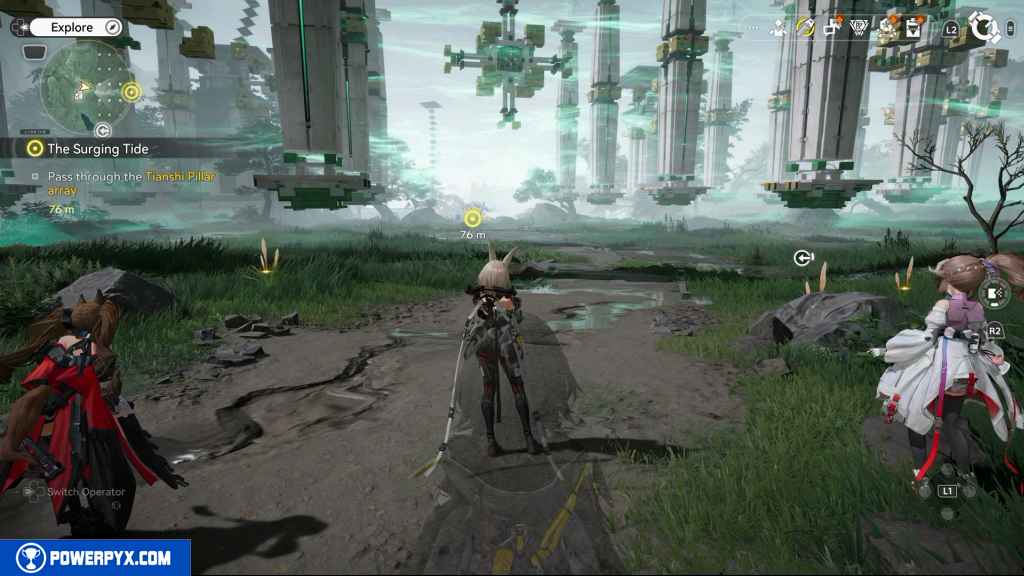Open the backpack inventory icon
The width and height of the screenshot is (1024, 576).
pyautogui.click(x=913, y=29)
